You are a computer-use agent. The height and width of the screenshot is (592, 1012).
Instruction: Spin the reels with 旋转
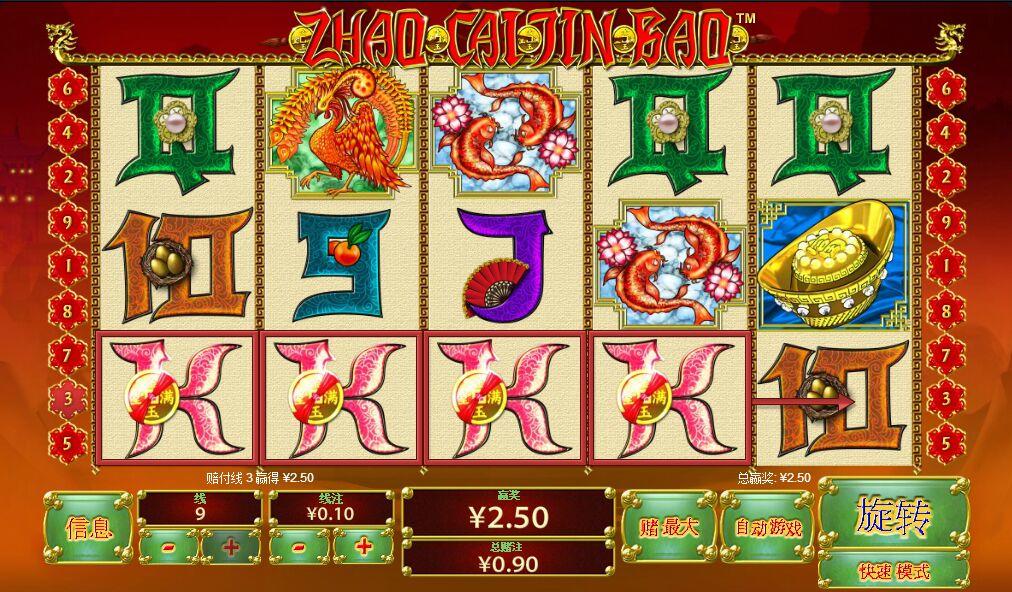coord(893,515)
